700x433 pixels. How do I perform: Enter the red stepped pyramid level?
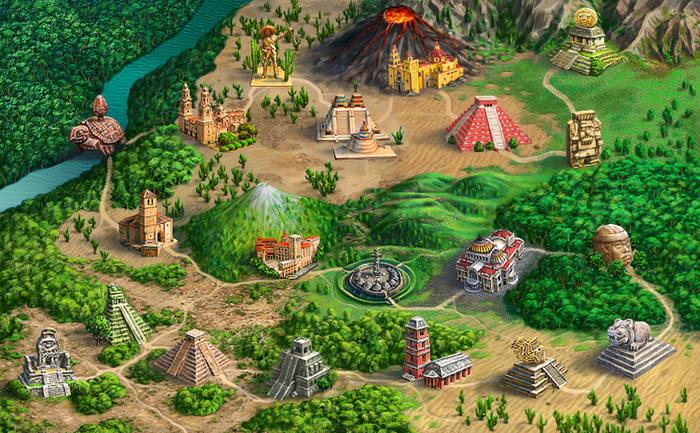487,124
